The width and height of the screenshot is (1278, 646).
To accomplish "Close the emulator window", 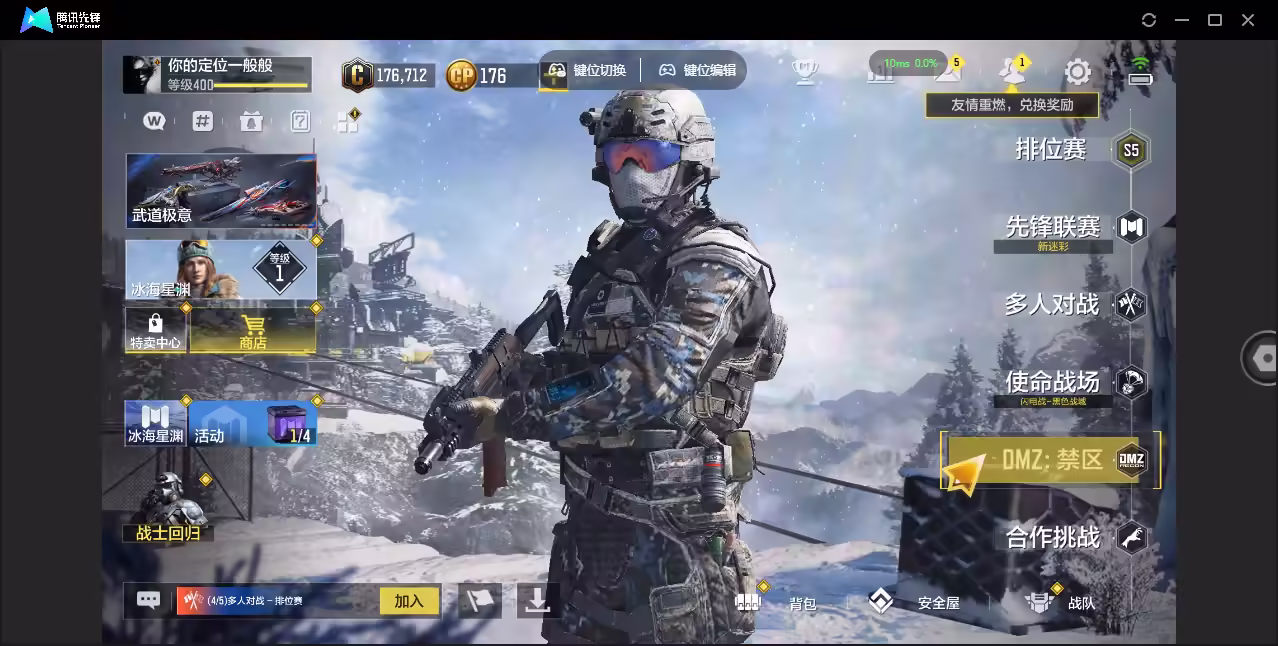I will (x=1248, y=20).
